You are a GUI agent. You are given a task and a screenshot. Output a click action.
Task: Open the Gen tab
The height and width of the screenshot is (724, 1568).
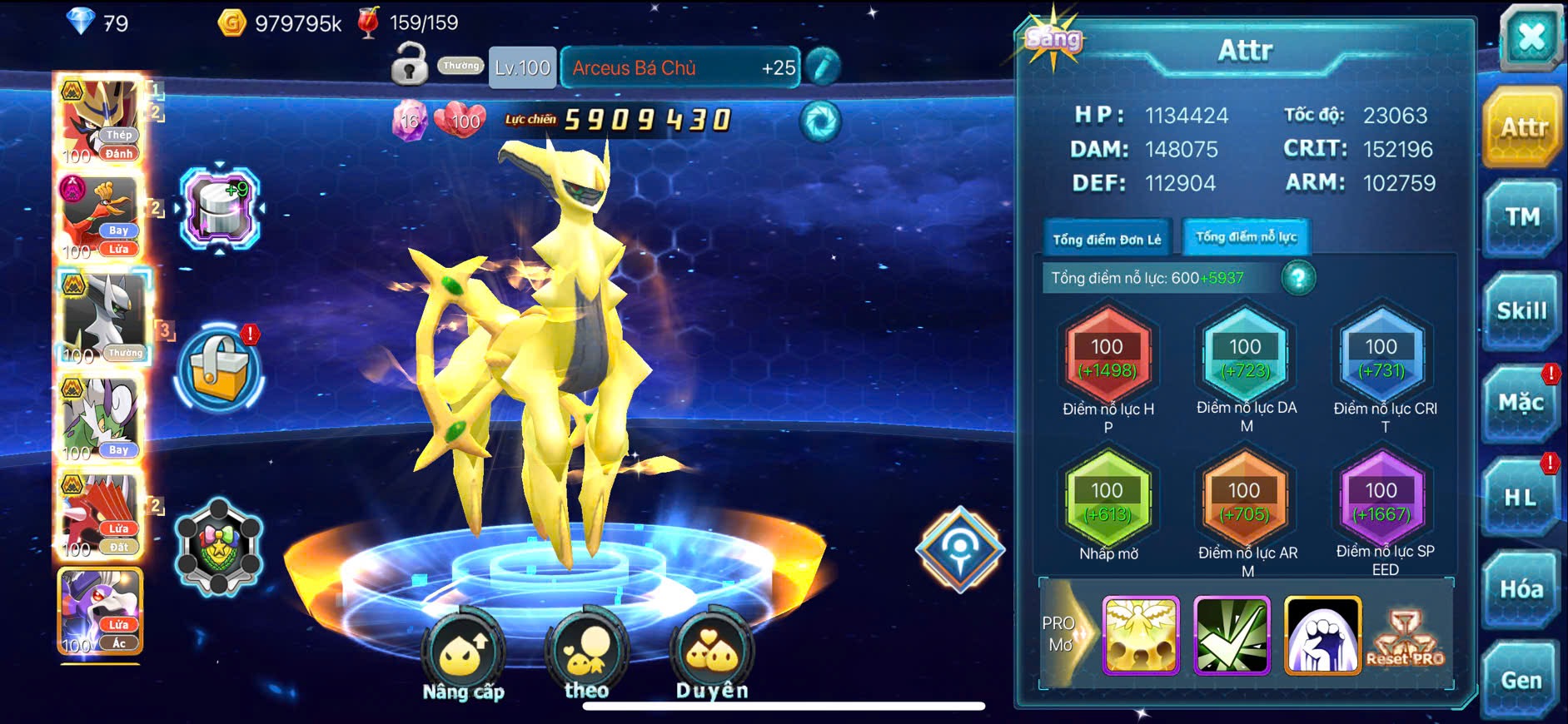click(x=1521, y=681)
